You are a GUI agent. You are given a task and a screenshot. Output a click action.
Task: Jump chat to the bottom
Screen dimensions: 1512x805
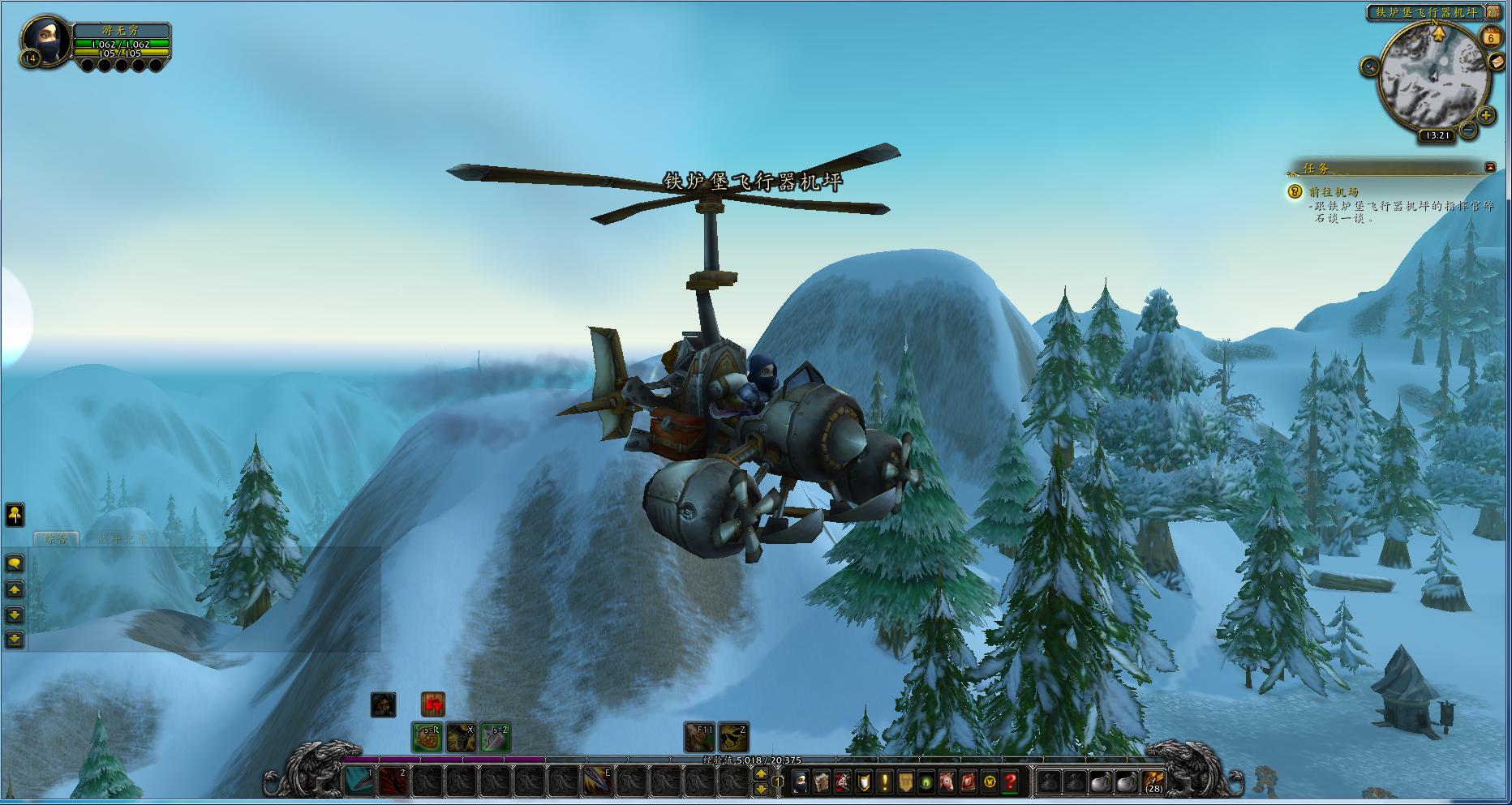pyautogui.click(x=15, y=640)
